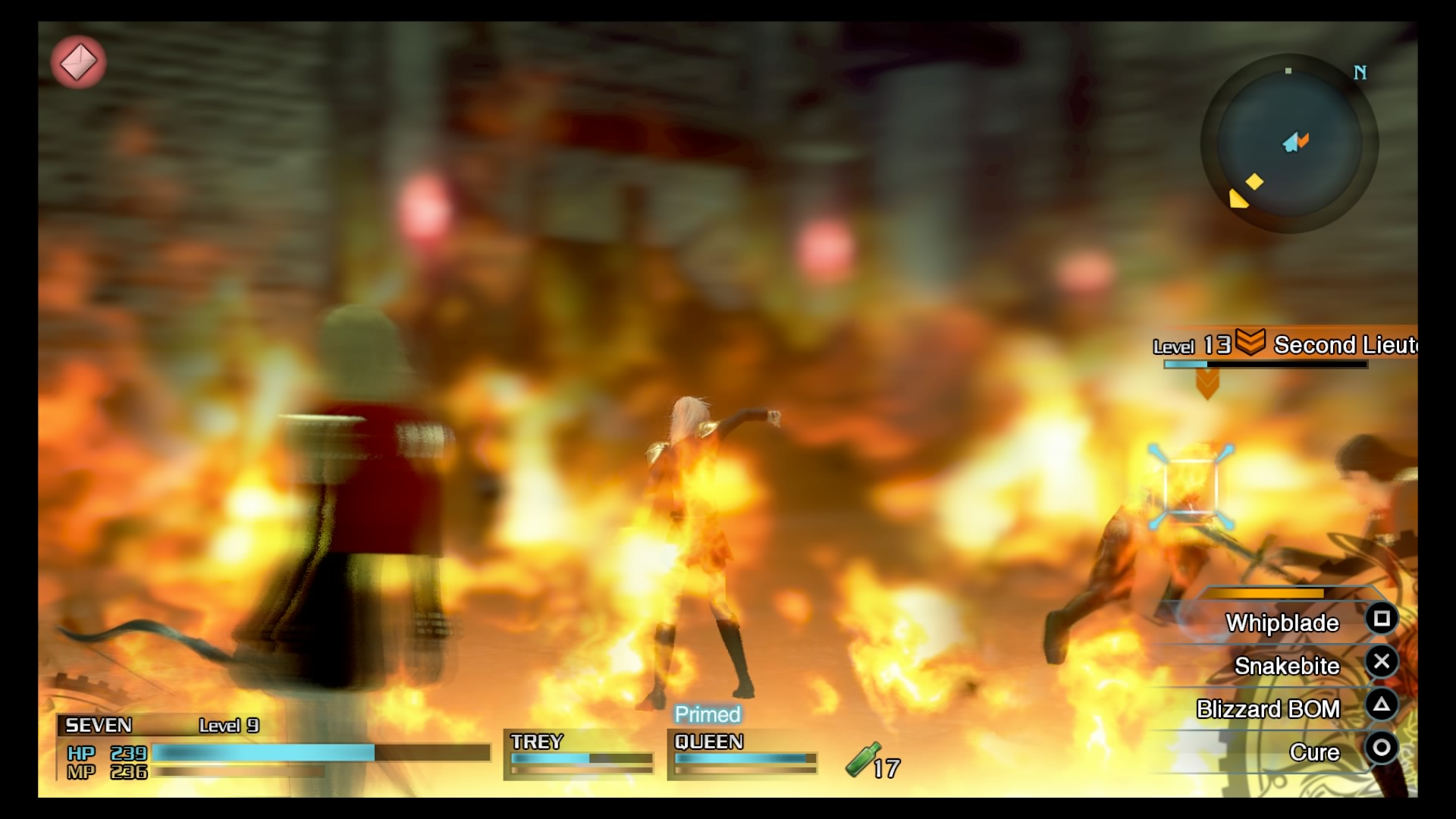
Task: Select the Square button Whipblade icon
Action: (x=1382, y=619)
